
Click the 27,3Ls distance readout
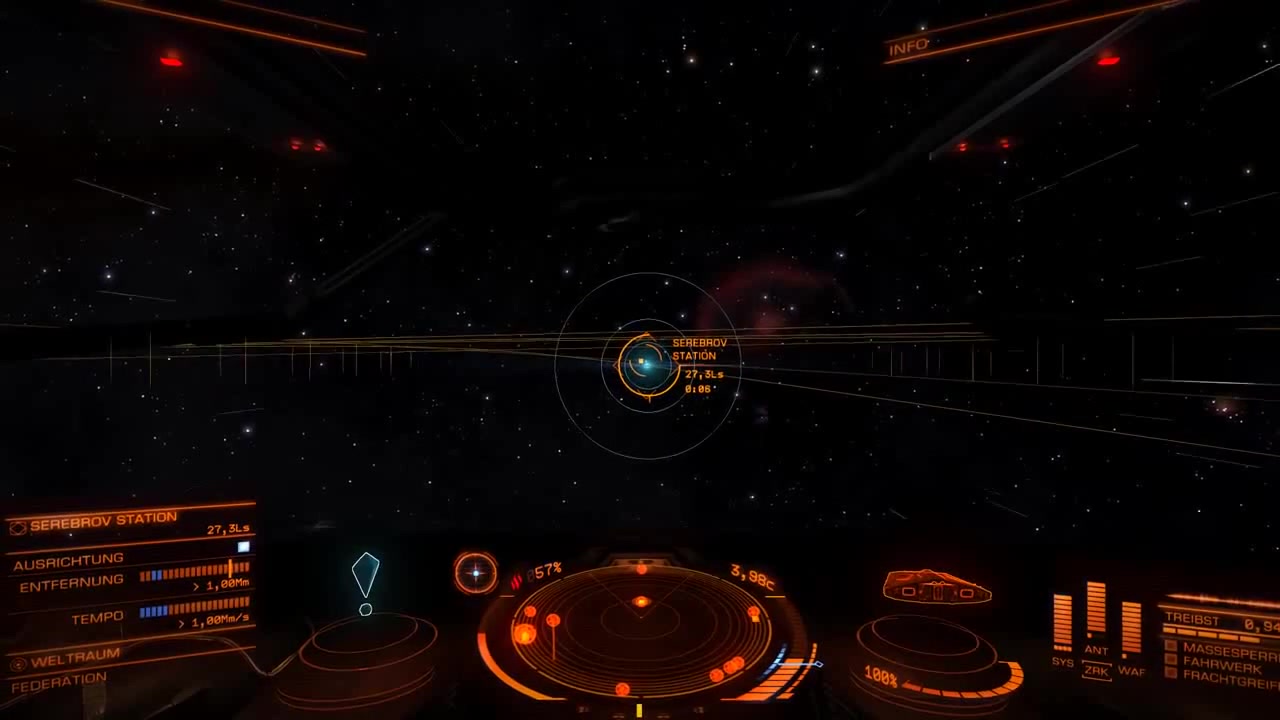228,529
